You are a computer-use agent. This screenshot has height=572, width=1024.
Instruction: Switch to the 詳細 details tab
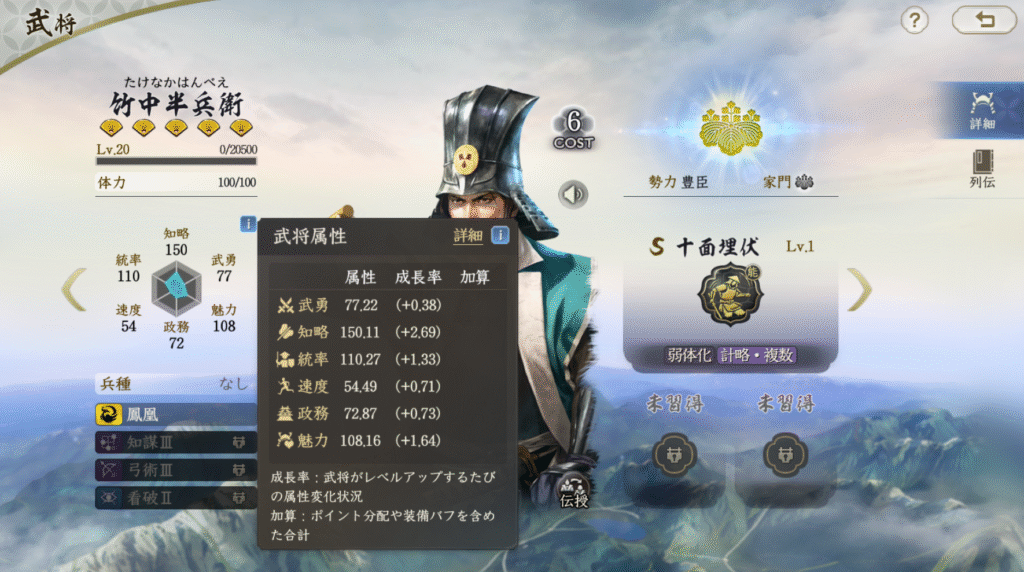(982, 109)
